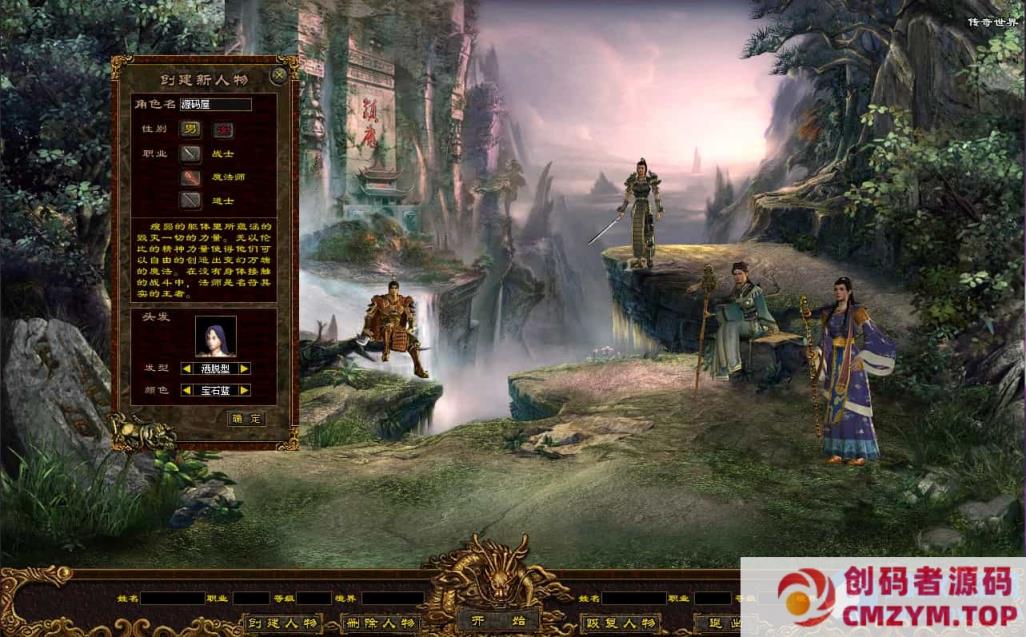
Task: Choose the Warrior (战士) class icon
Action: click(x=190, y=154)
